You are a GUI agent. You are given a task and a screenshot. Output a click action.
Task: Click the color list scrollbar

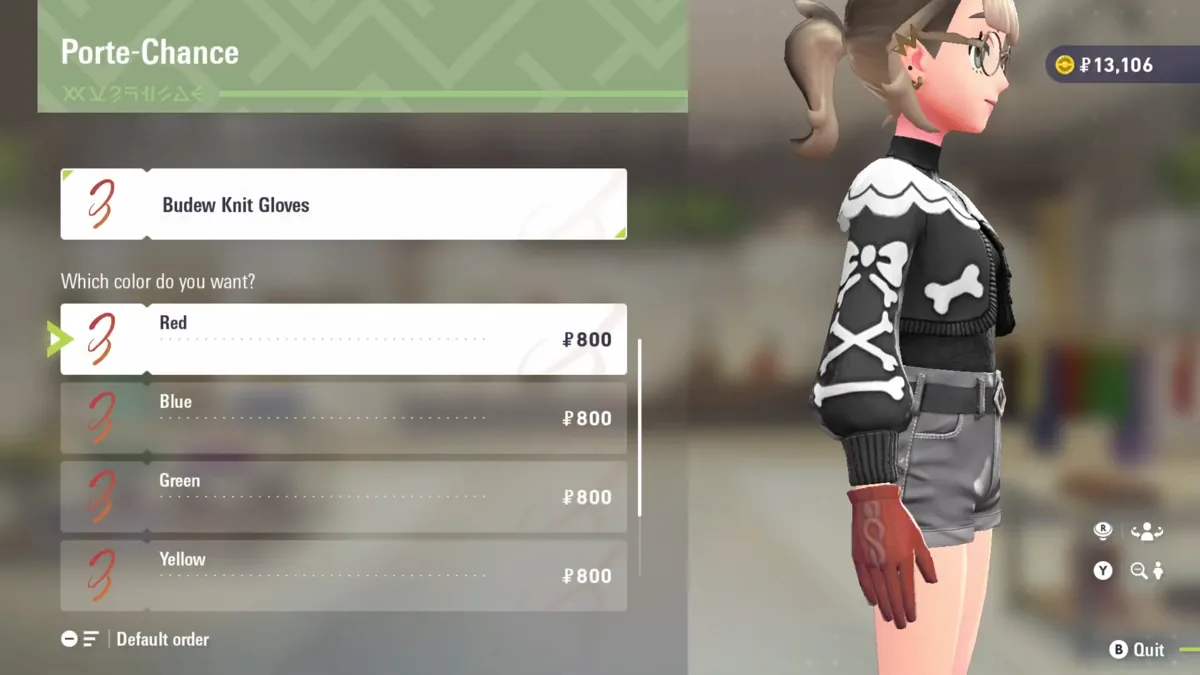click(639, 428)
